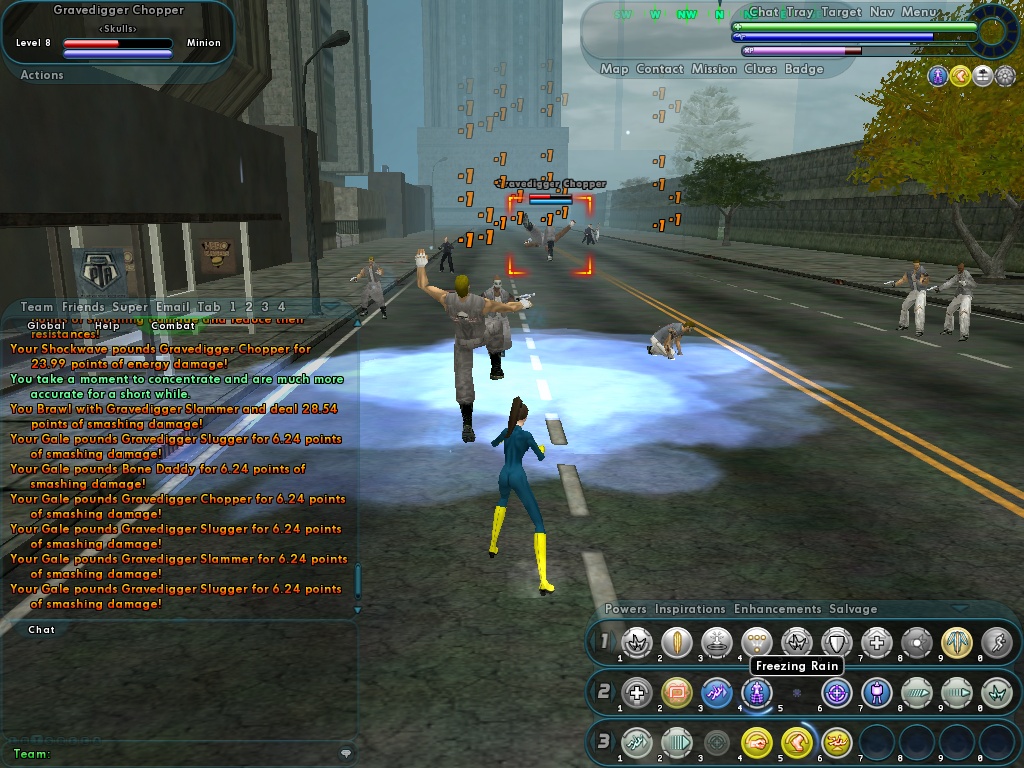The height and width of the screenshot is (768, 1024).
Task: Open the Map window
Action: pyautogui.click(x=614, y=69)
